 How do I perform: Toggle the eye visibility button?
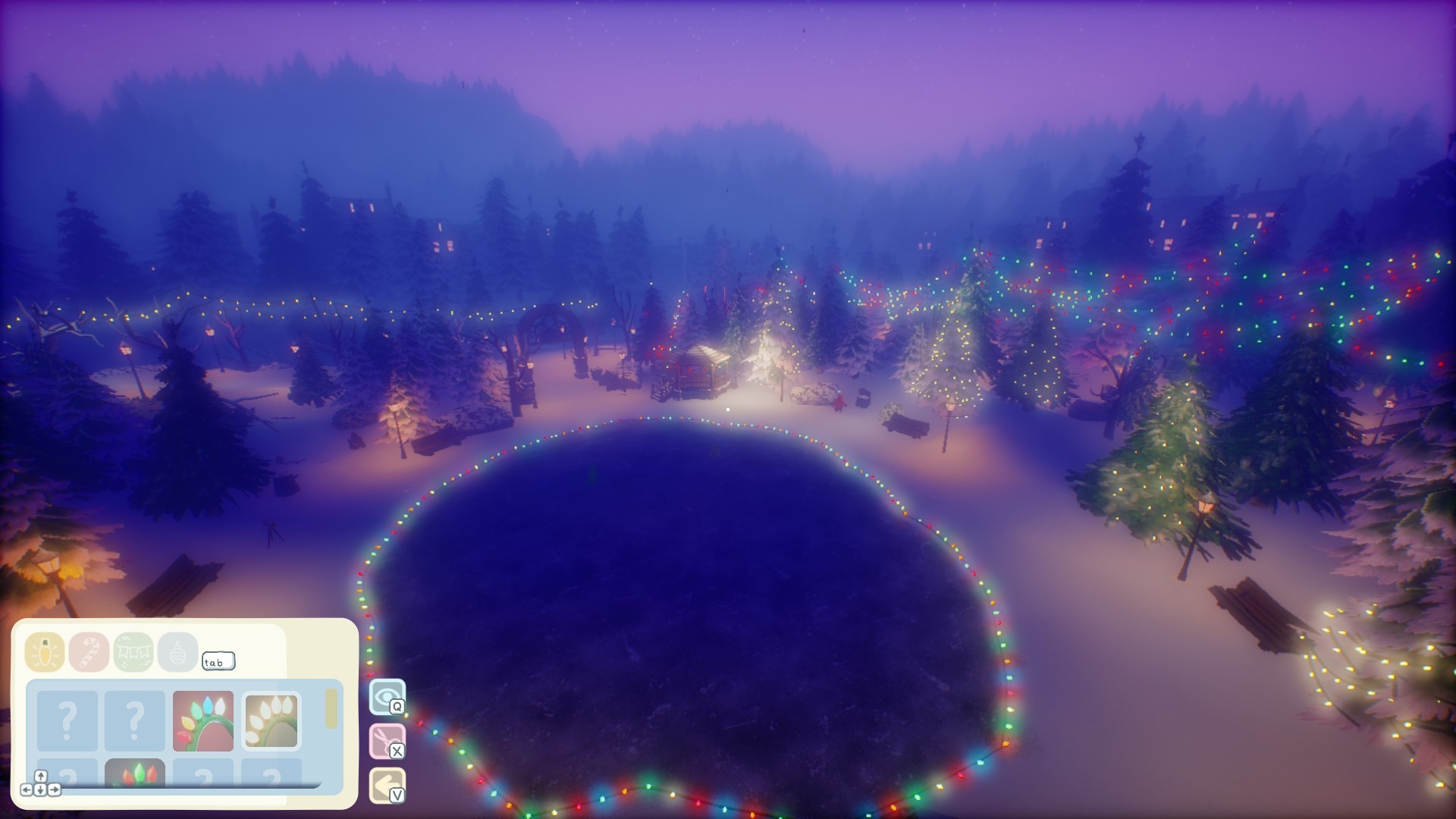(x=387, y=697)
